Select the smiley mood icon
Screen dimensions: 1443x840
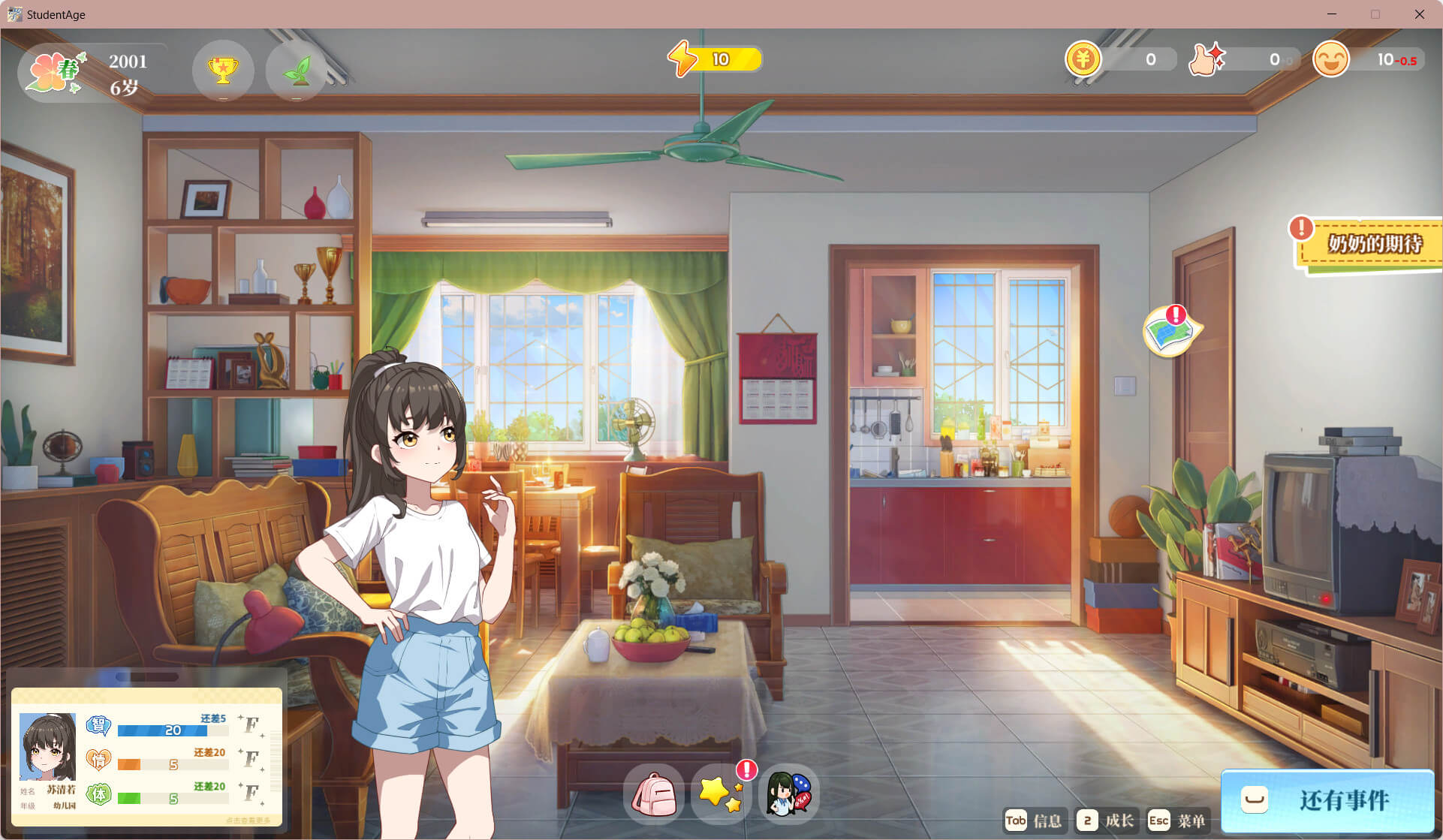1330,59
